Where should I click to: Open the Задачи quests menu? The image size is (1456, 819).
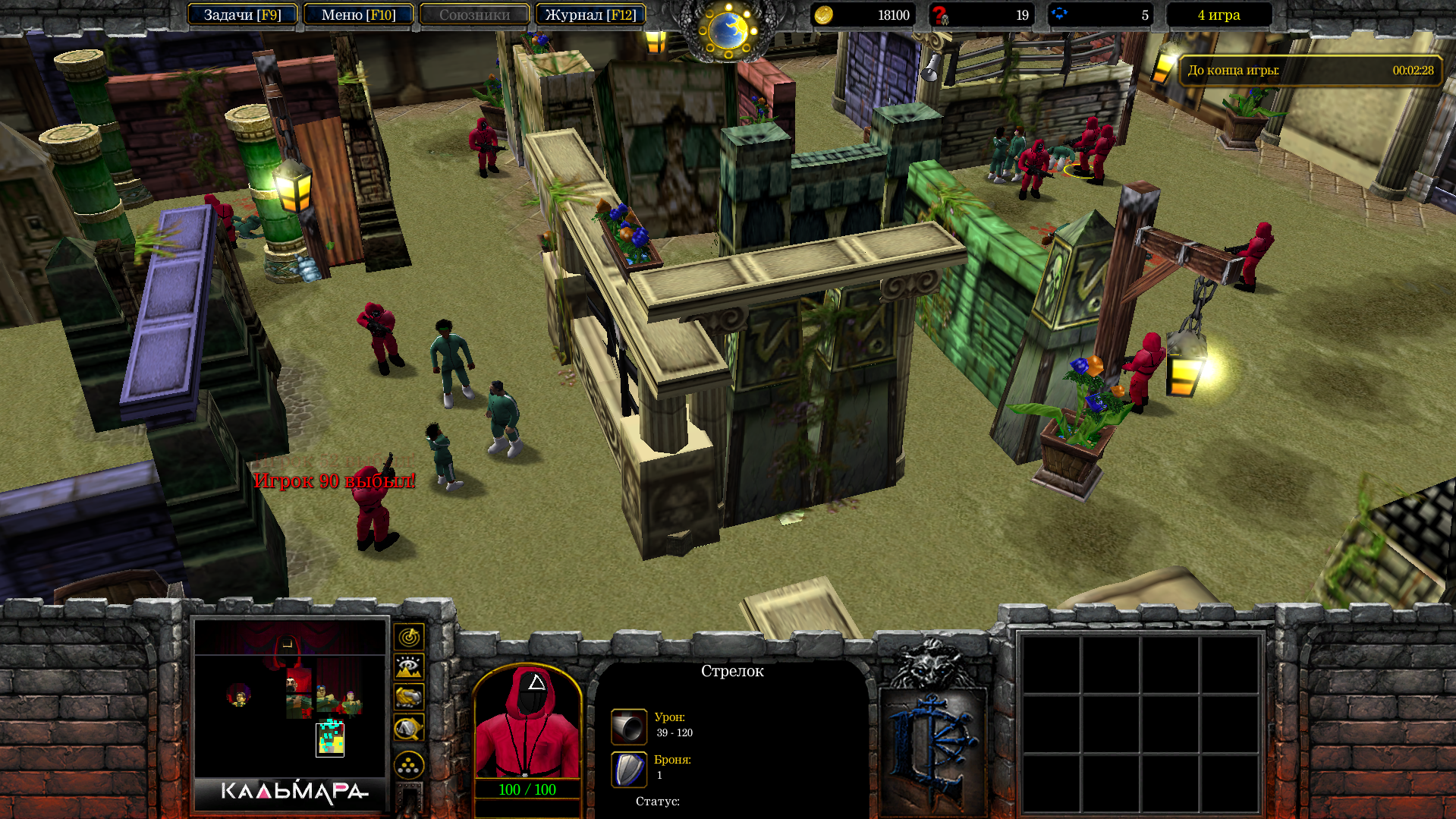(242, 15)
